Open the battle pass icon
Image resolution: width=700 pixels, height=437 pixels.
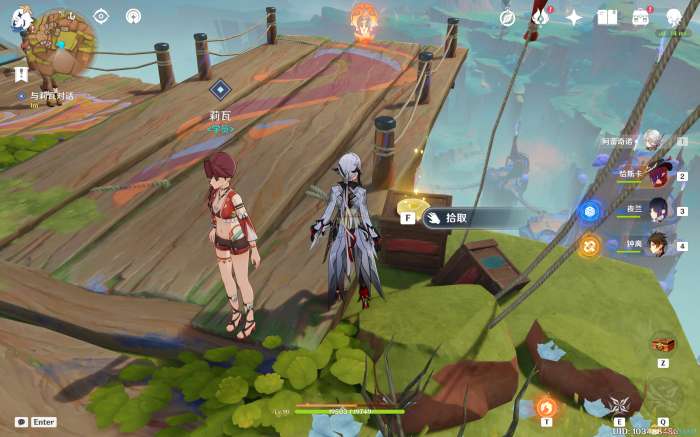641,17
